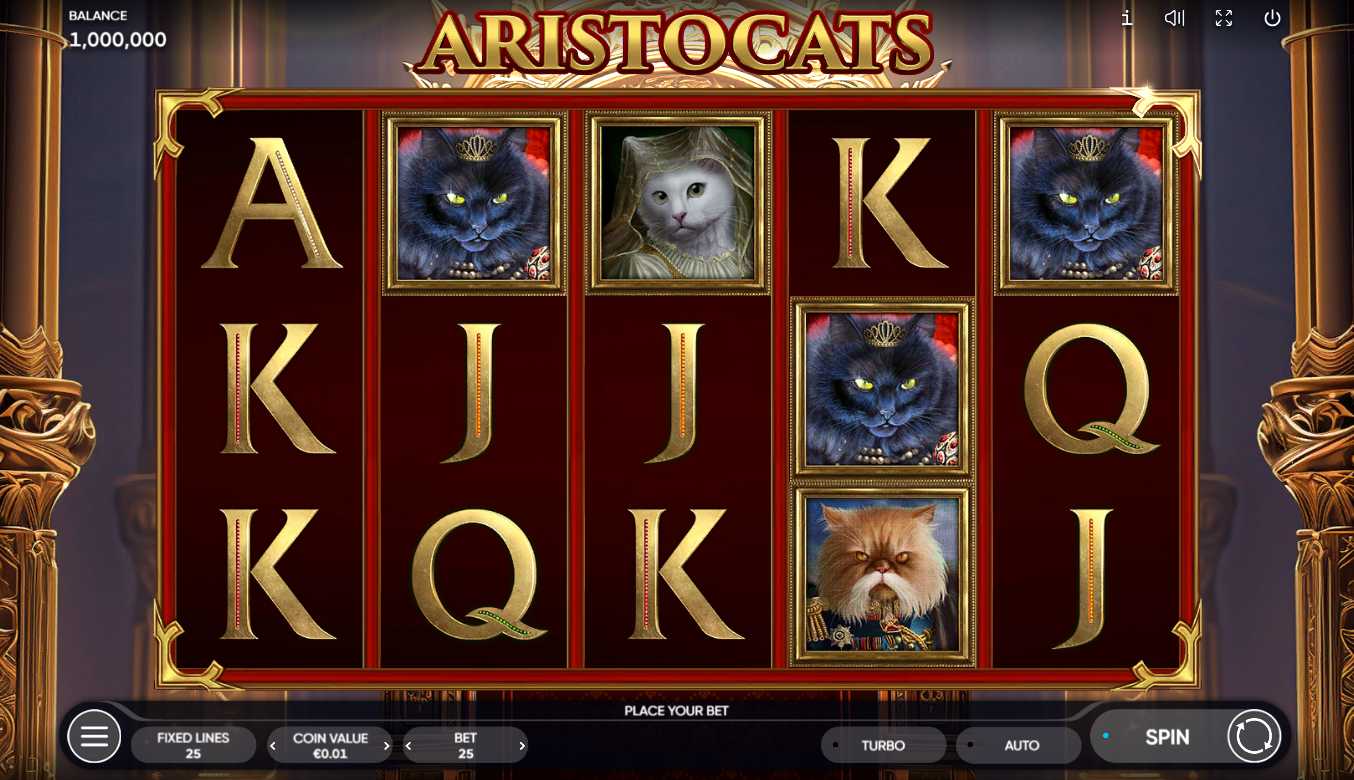Screen dimensions: 1354x780
Task: Exit the game with the power icon
Action: tap(1272, 18)
